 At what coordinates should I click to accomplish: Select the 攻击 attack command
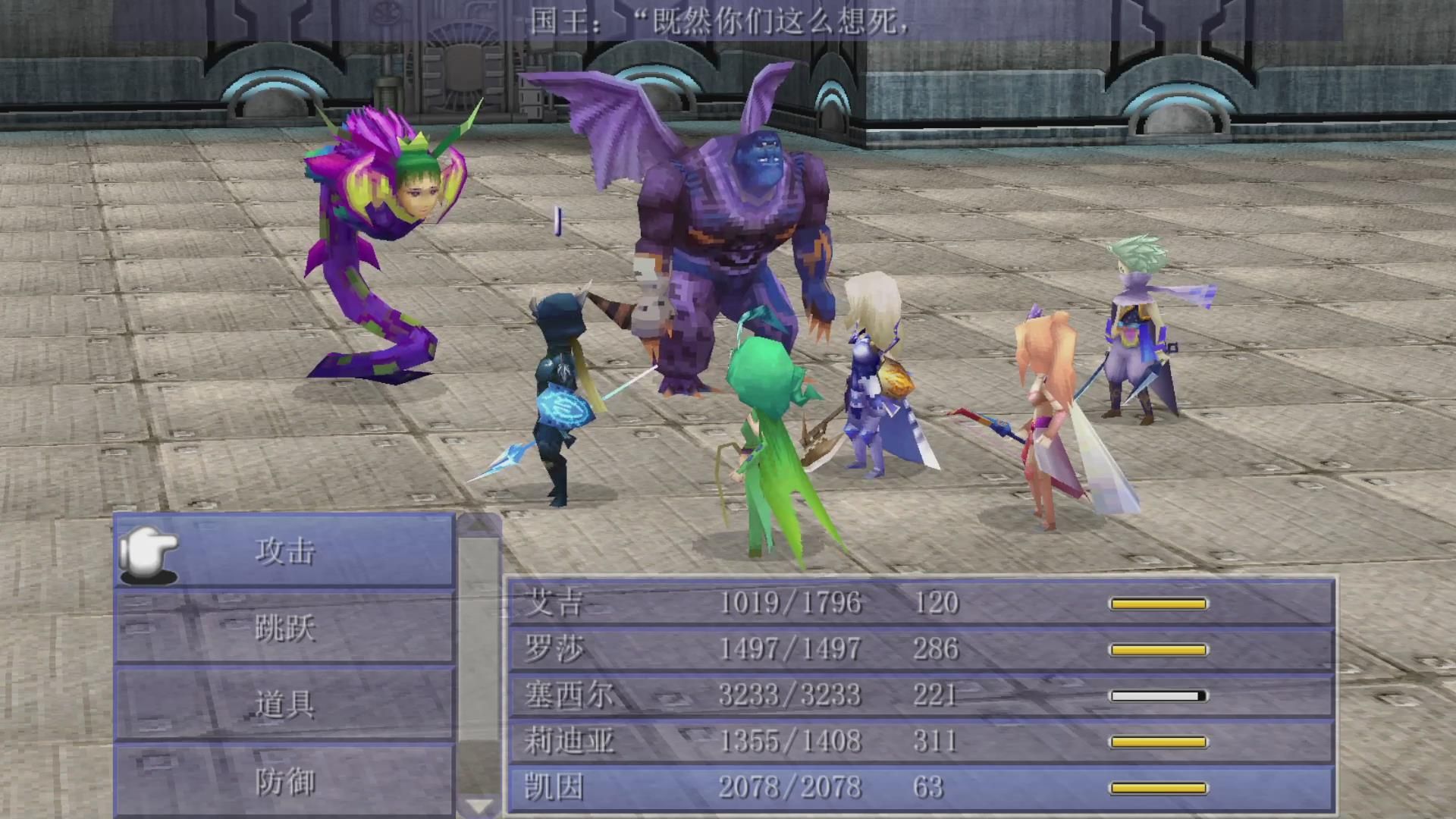[285, 551]
